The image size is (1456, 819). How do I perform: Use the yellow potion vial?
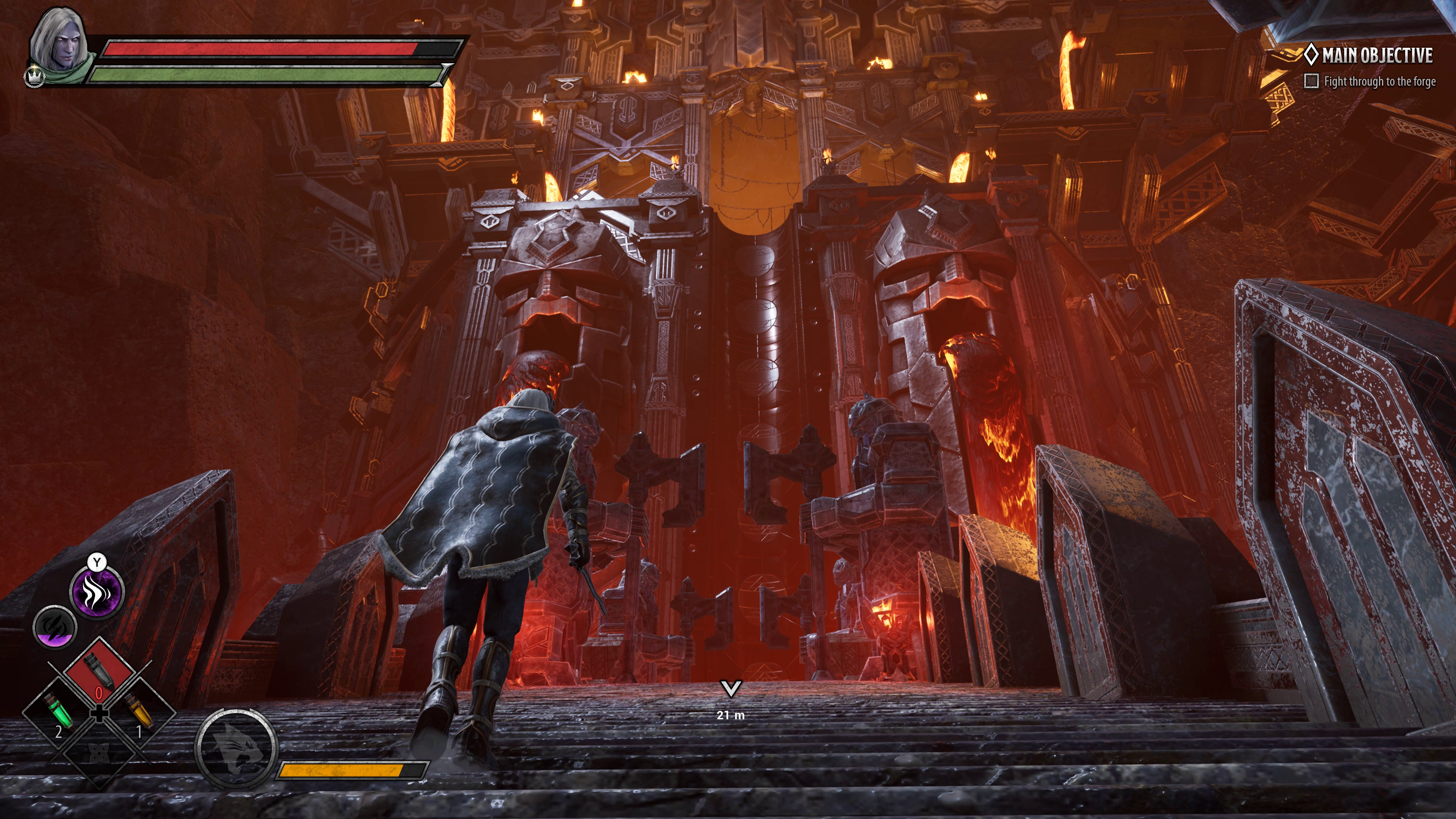point(139,713)
